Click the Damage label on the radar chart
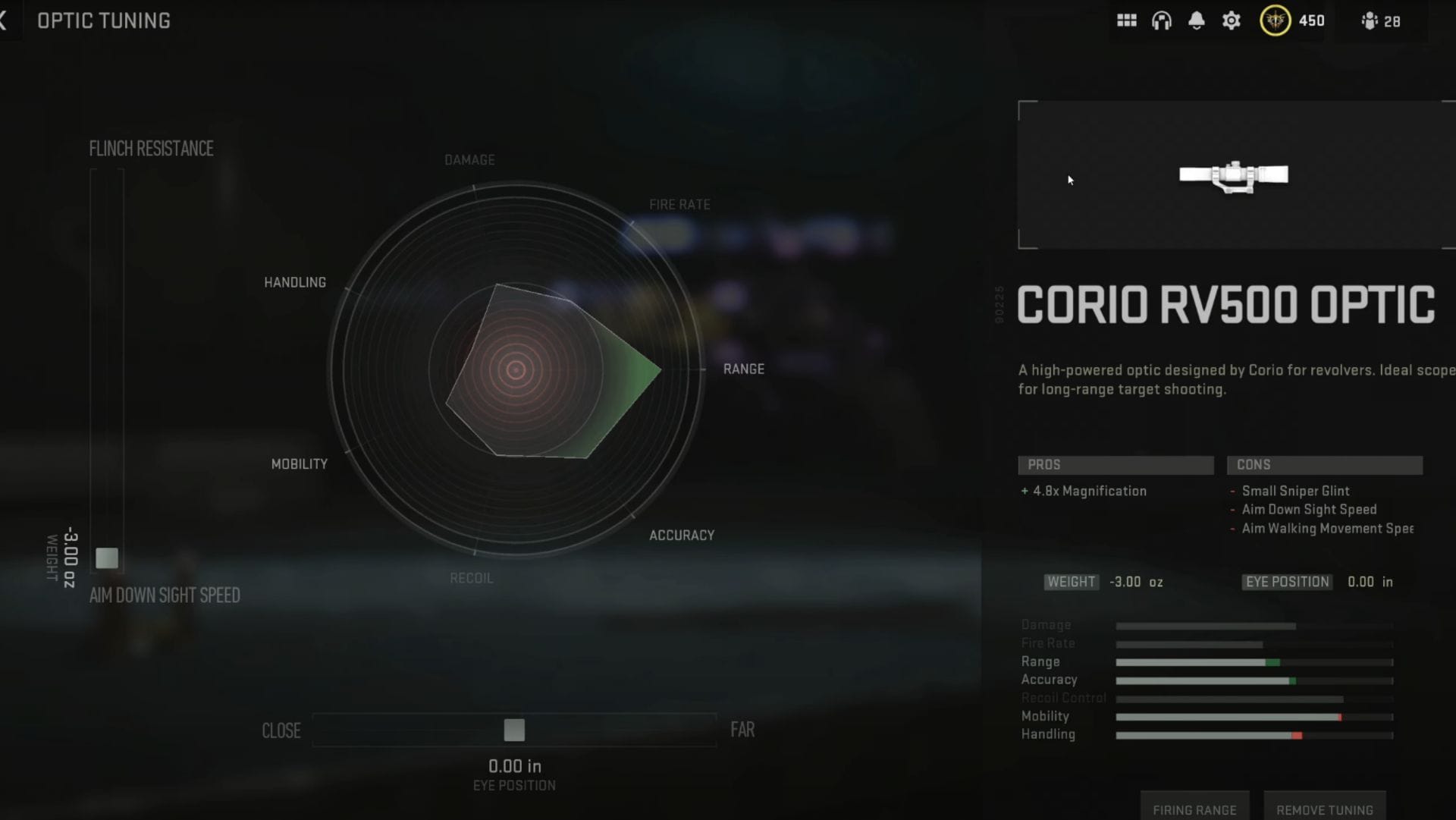 click(469, 160)
